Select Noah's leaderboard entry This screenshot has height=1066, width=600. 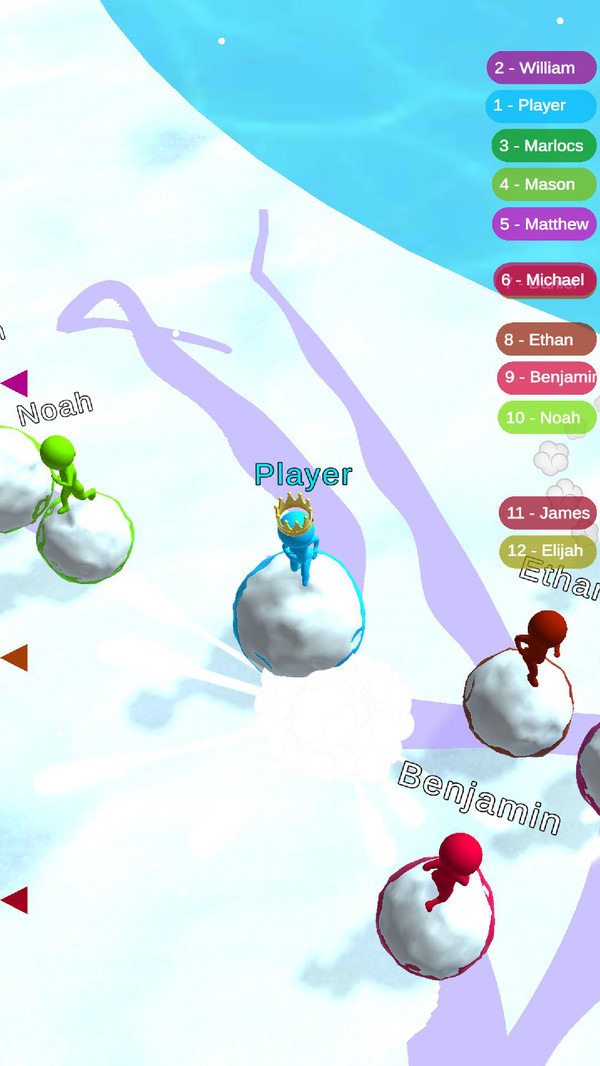tap(546, 418)
